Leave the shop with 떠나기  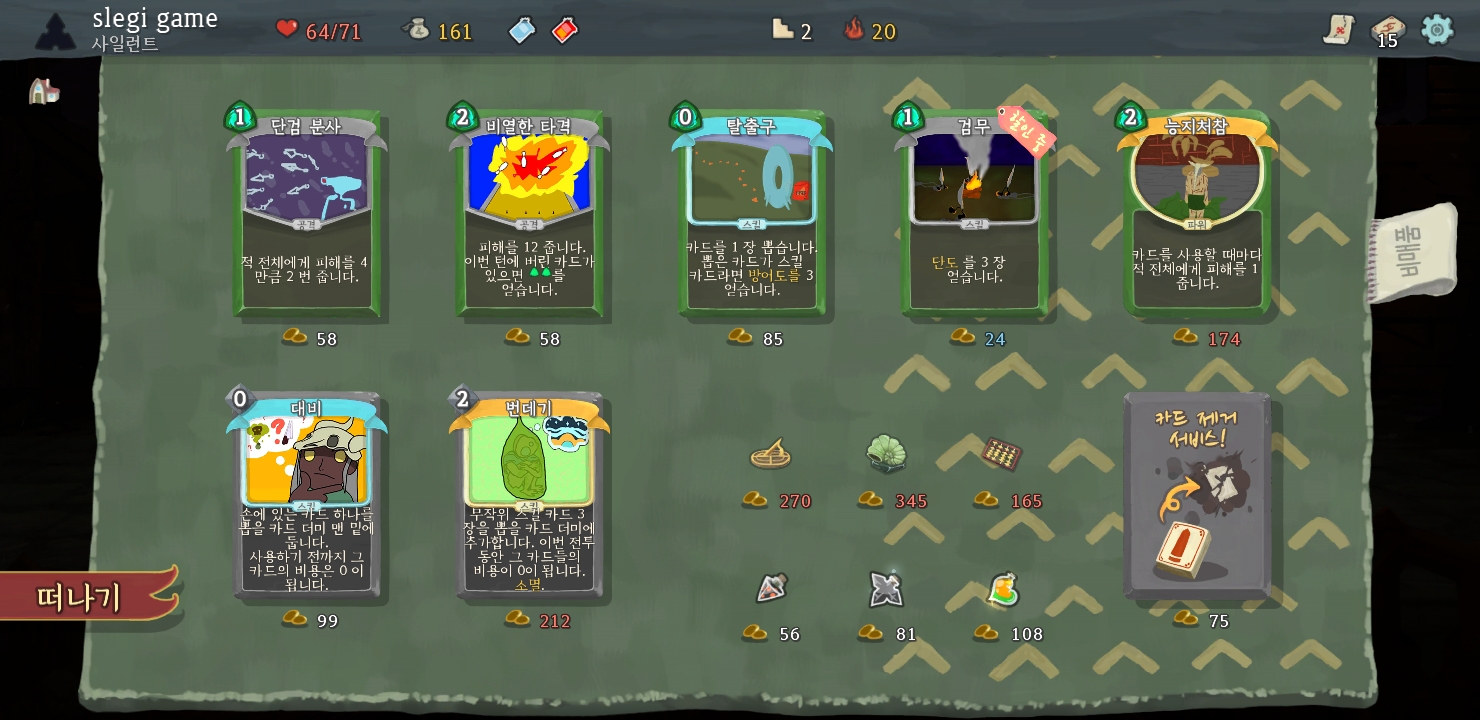click(x=85, y=597)
